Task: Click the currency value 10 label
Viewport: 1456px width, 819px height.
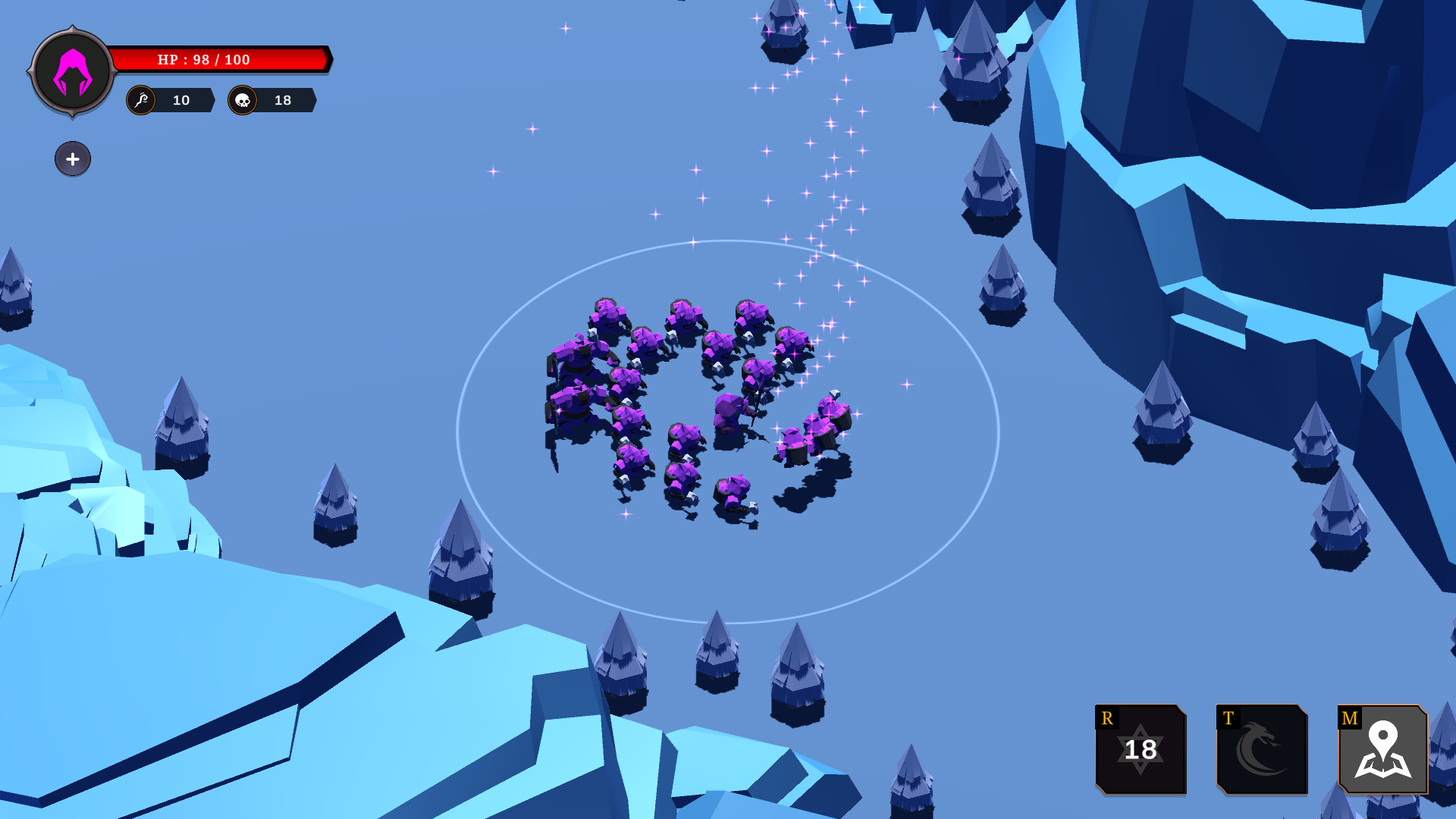Action: (180, 99)
